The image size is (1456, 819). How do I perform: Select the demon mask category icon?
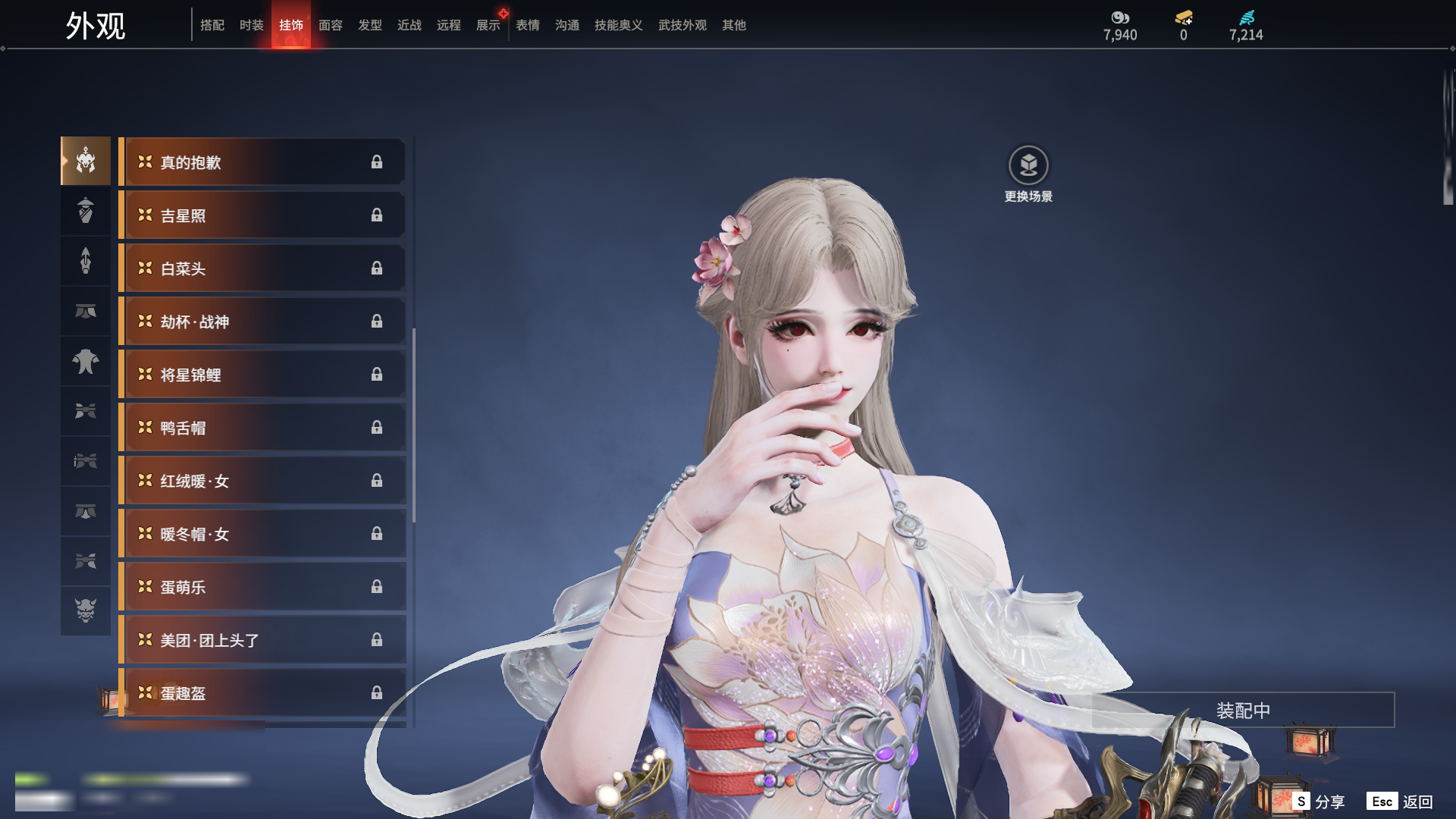coord(86,610)
